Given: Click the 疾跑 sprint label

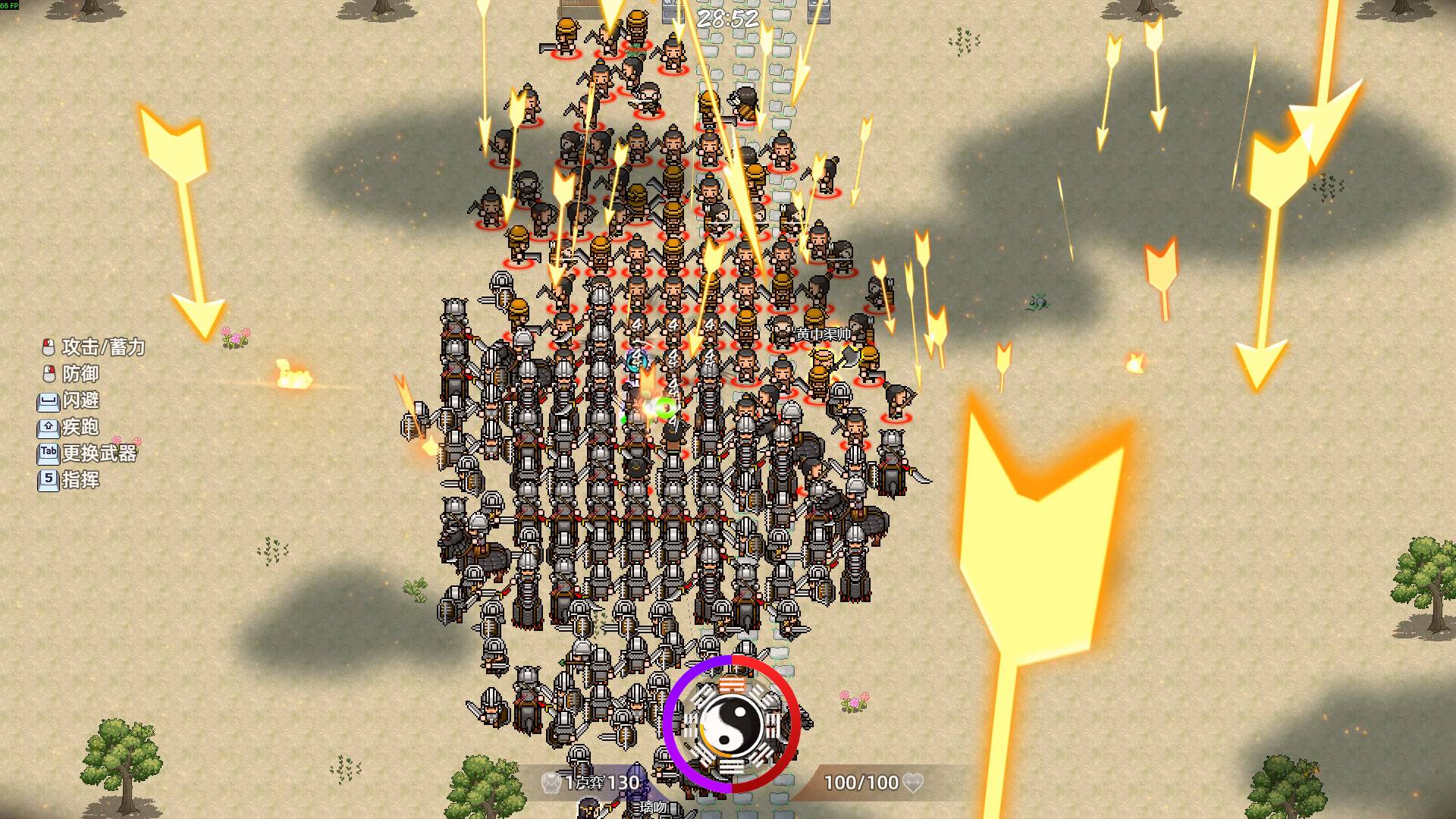Looking at the screenshot, I should click(x=81, y=427).
